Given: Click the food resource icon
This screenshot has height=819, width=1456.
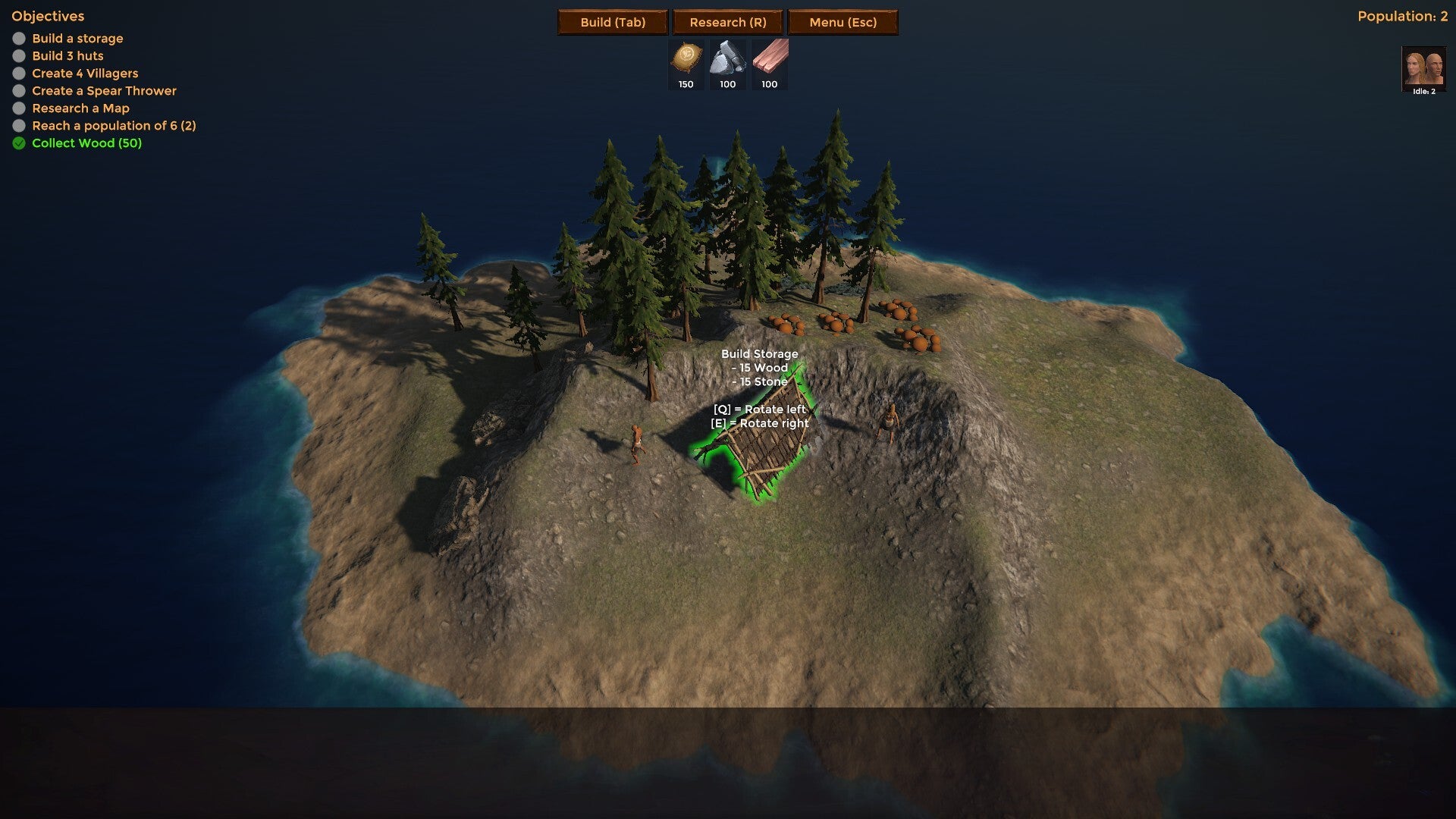Looking at the screenshot, I should tap(686, 58).
